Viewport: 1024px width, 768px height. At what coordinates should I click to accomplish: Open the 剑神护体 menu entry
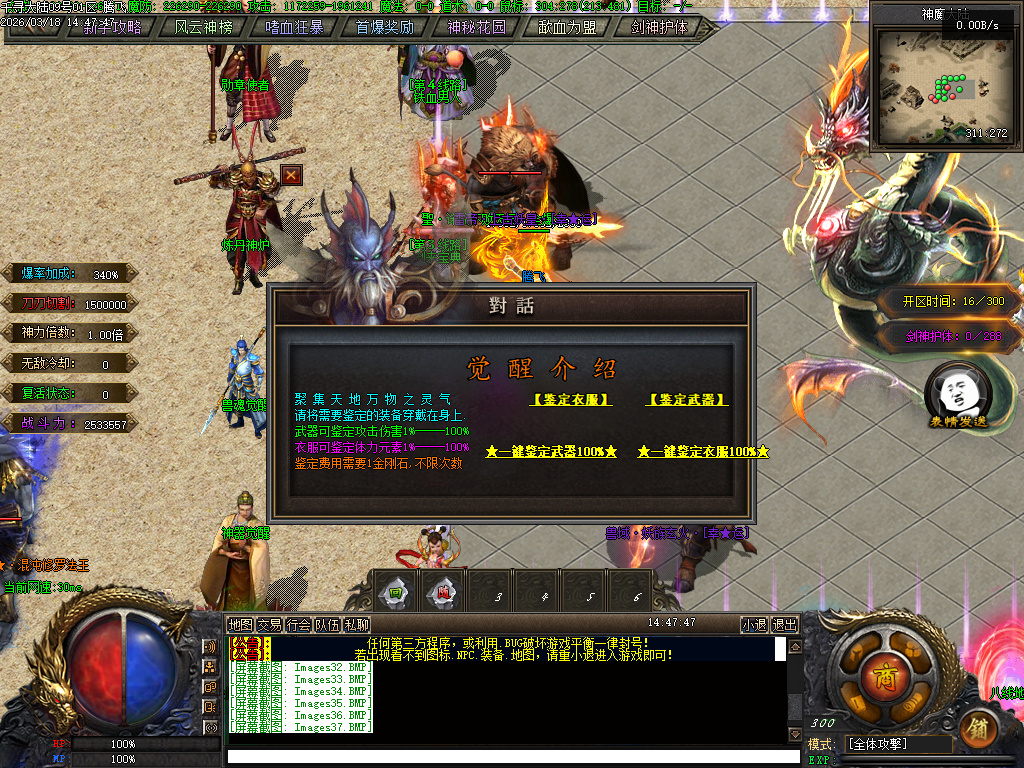click(x=659, y=27)
